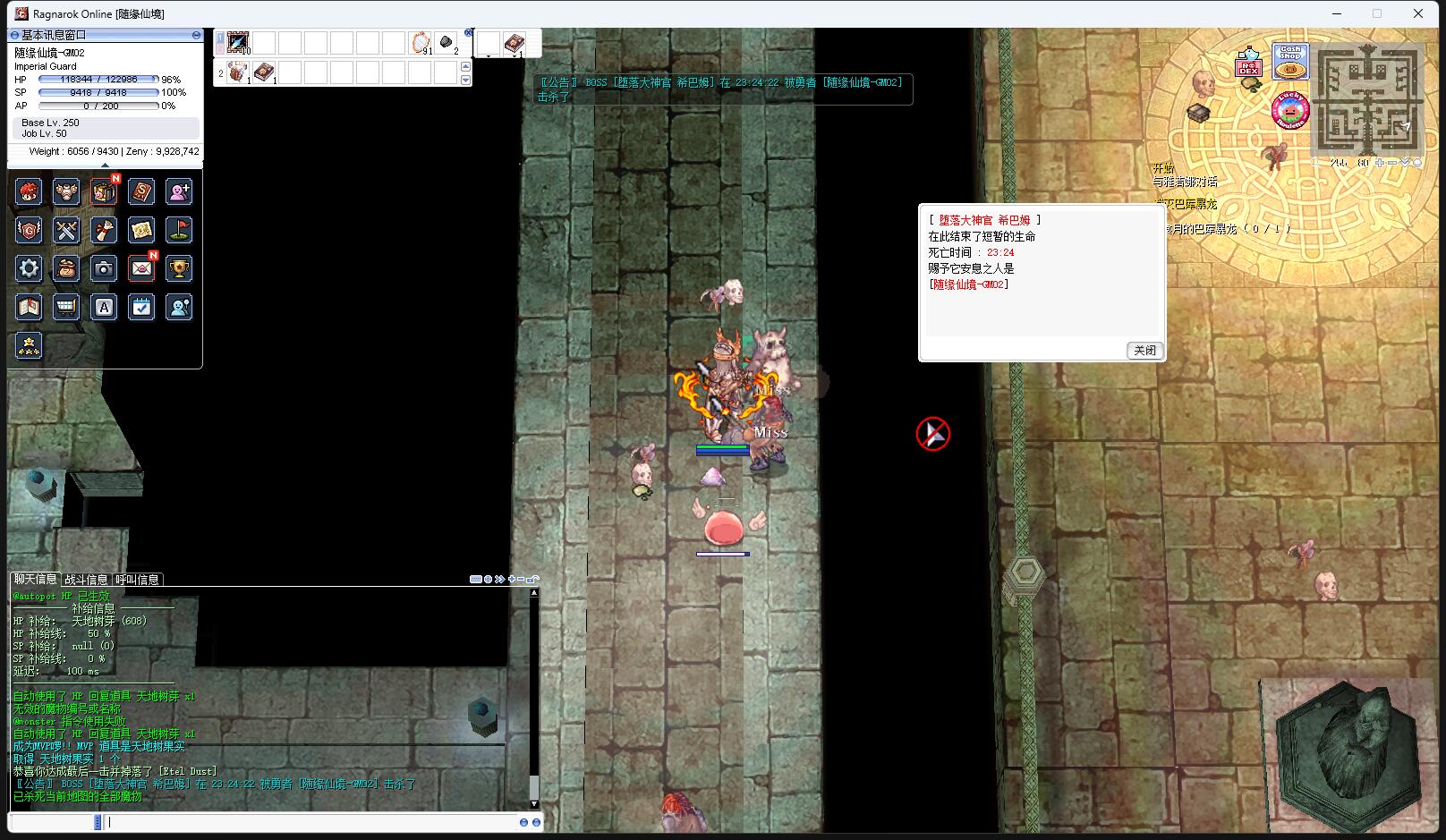This screenshot has width=1446, height=840.
Task: Open the shopping cart icon
Action: click(x=66, y=308)
